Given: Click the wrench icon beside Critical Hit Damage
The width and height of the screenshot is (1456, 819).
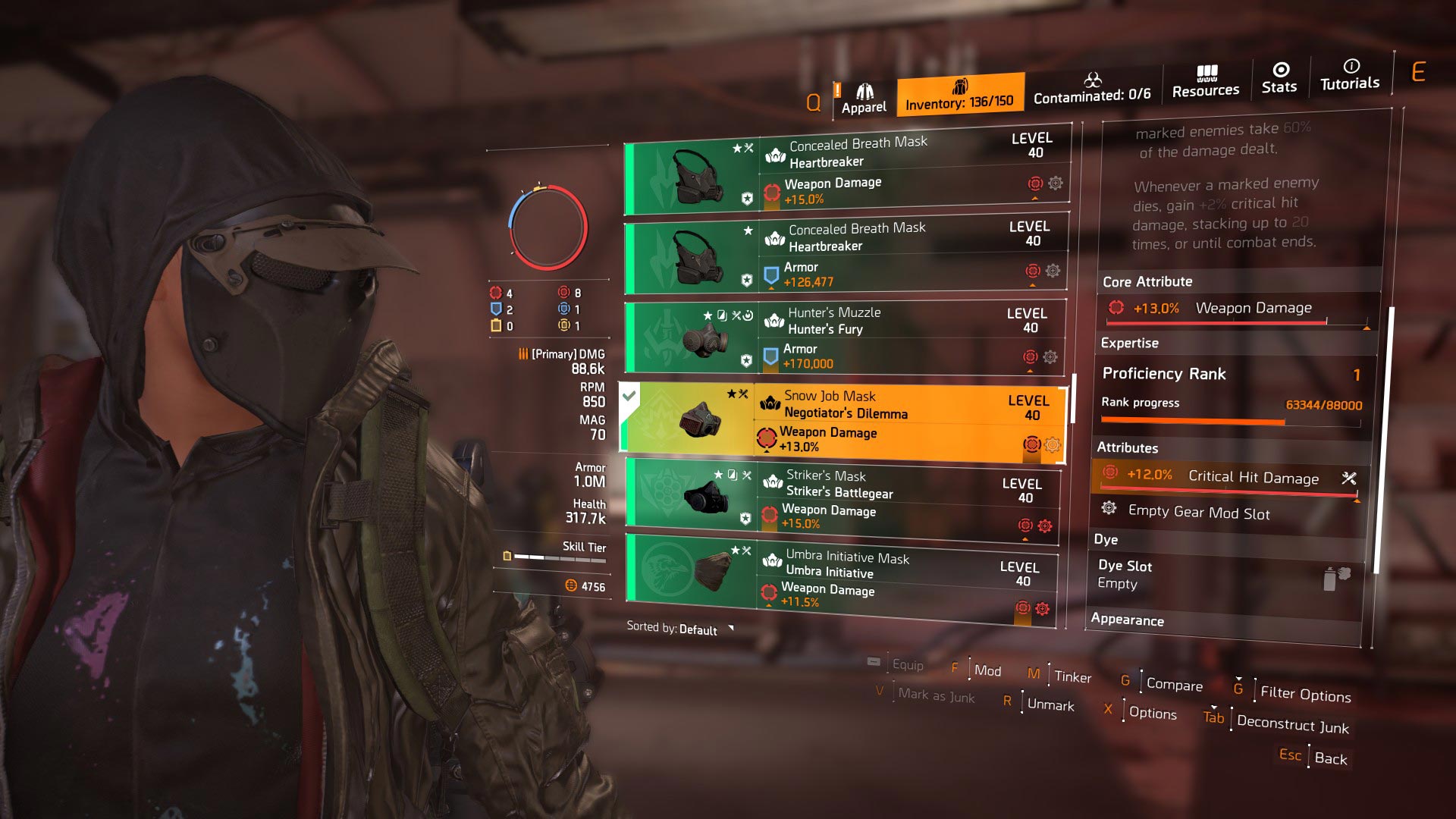Looking at the screenshot, I should [x=1348, y=478].
